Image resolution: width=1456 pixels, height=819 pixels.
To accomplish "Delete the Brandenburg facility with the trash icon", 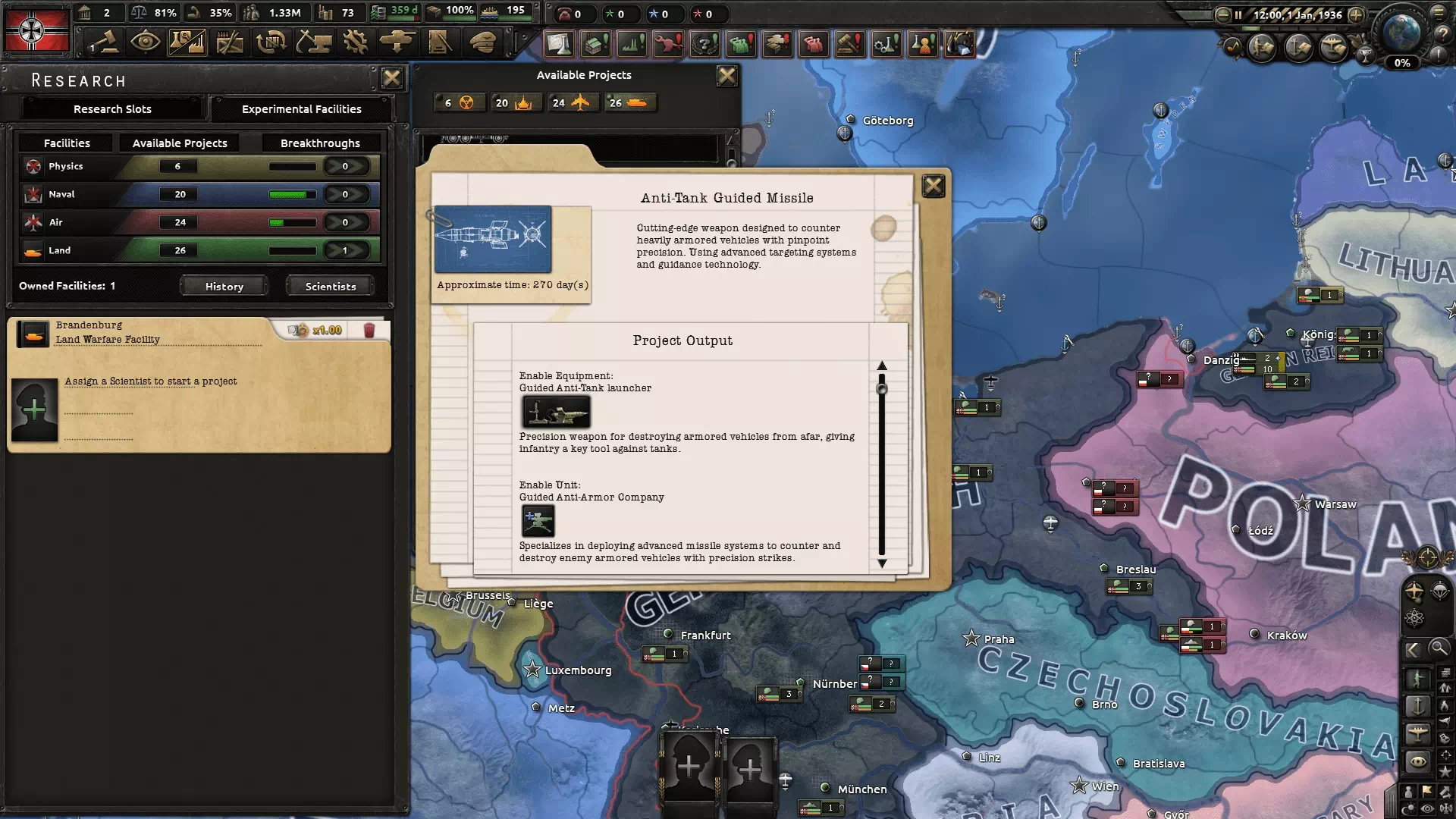I will pos(369,331).
